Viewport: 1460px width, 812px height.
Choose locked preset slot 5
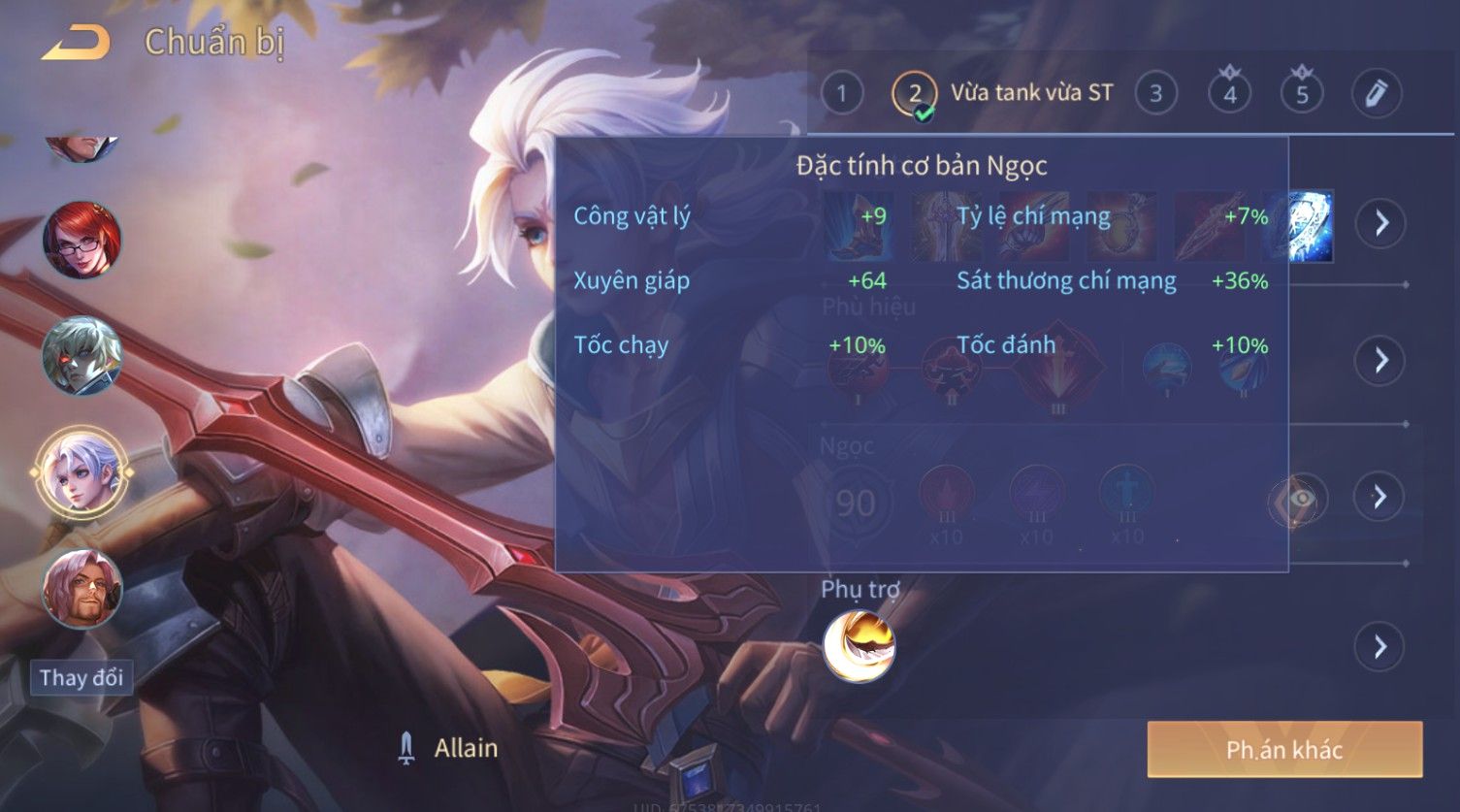pos(1302,94)
